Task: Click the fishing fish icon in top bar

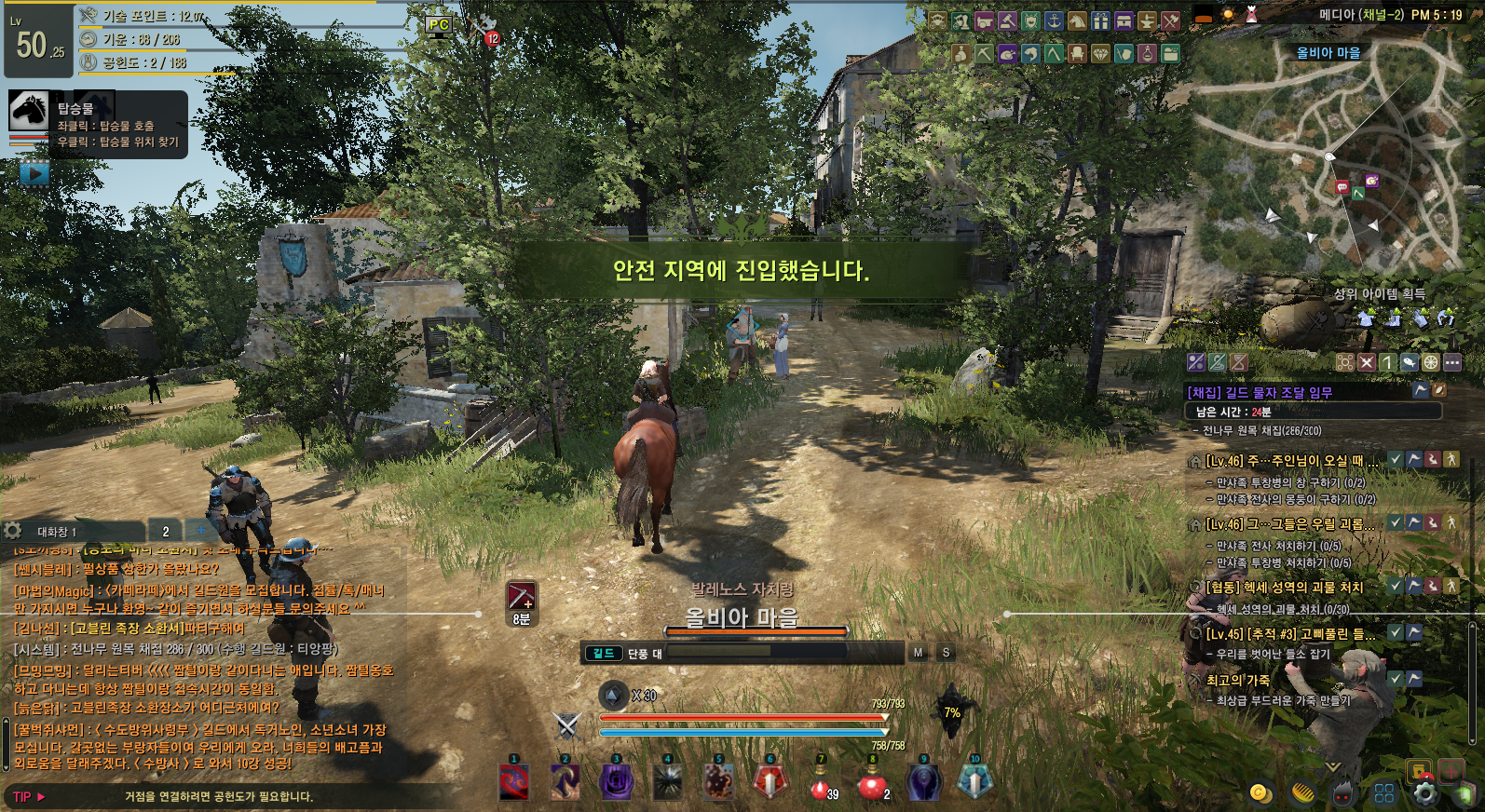Action: pyautogui.click(x=1030, y=54)
